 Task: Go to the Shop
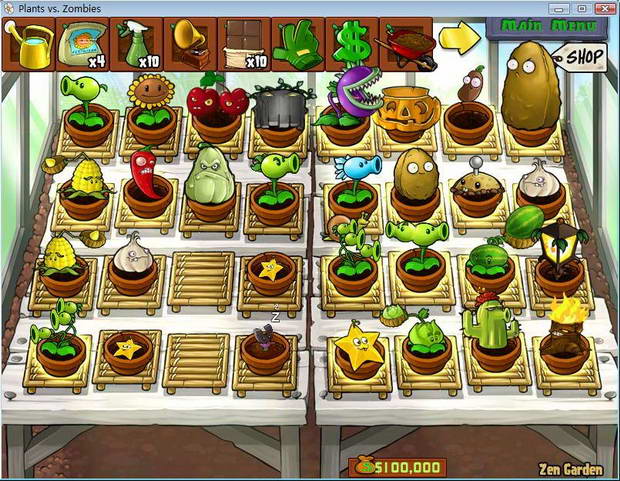(581, 57)
